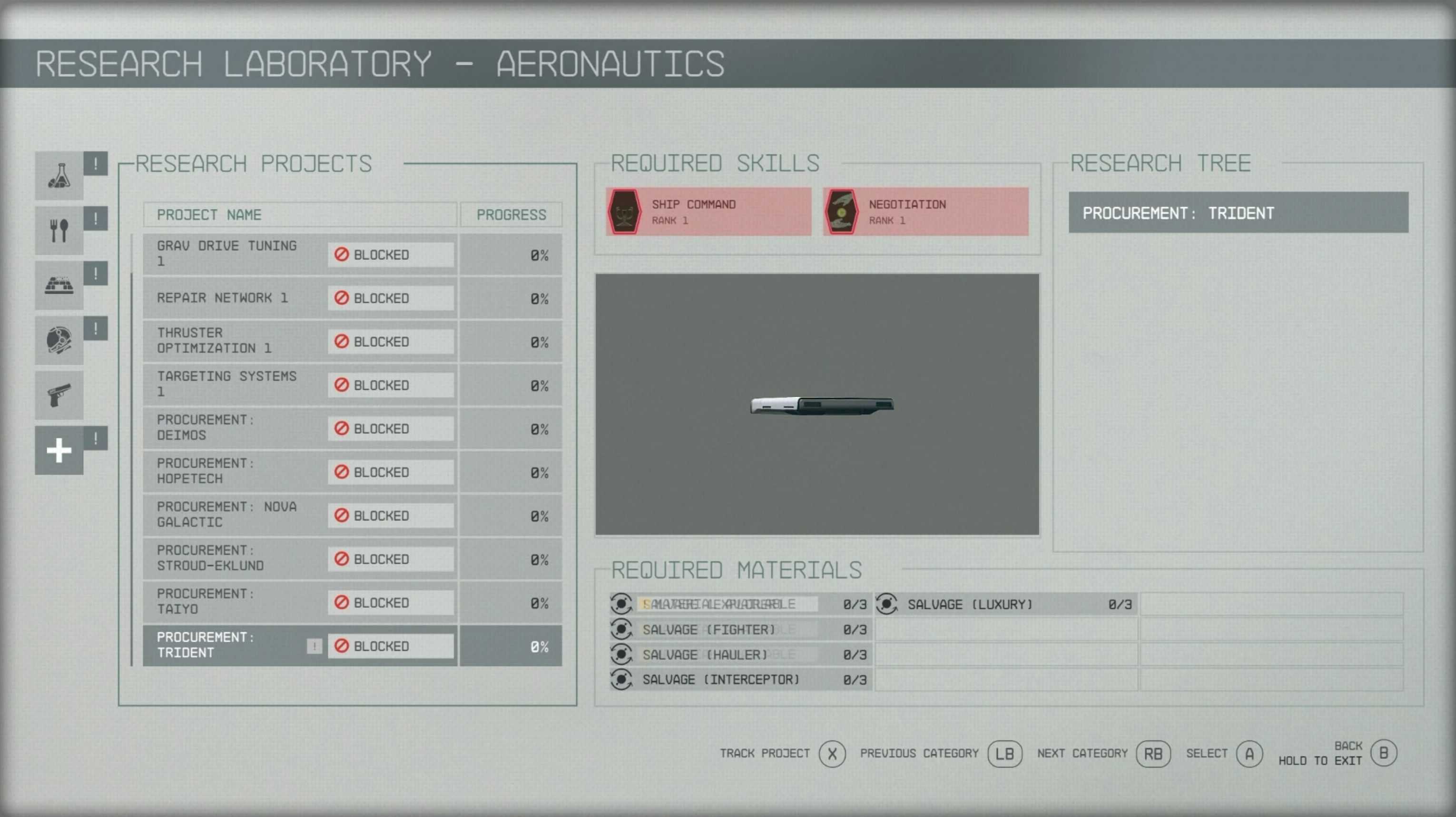
Task: Open the fork and knife food category
Action: point(59,231)
